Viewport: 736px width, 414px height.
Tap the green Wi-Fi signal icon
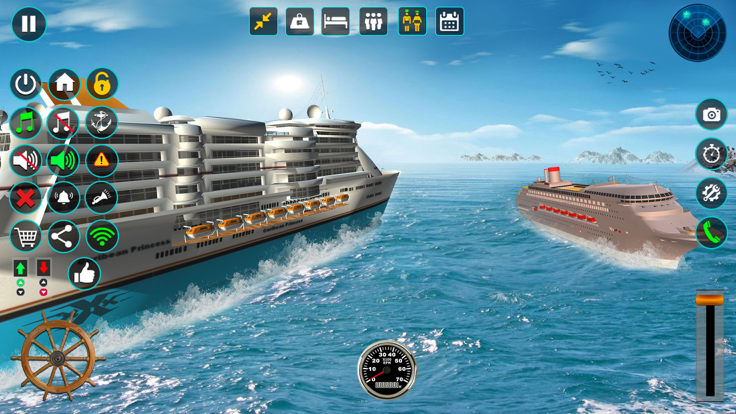pyautogui.click(x=102, y=237)
